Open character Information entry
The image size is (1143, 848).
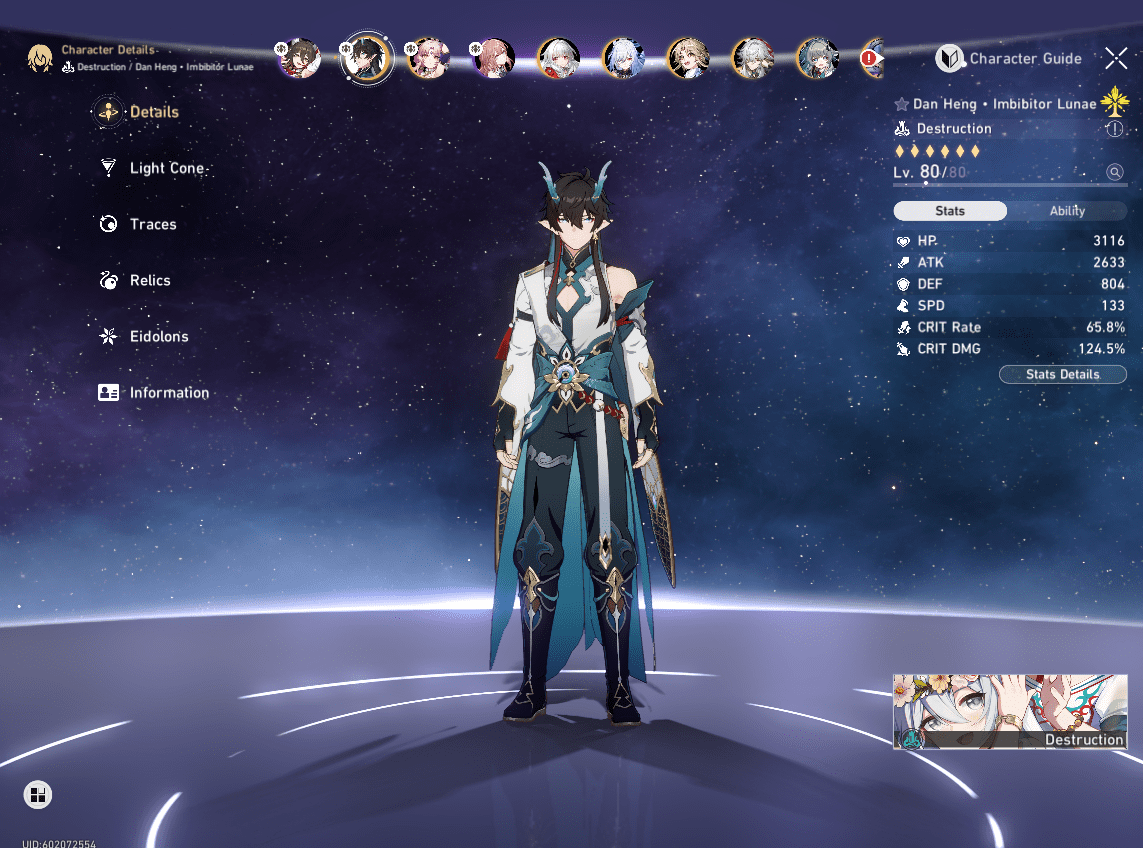[168, 393]
